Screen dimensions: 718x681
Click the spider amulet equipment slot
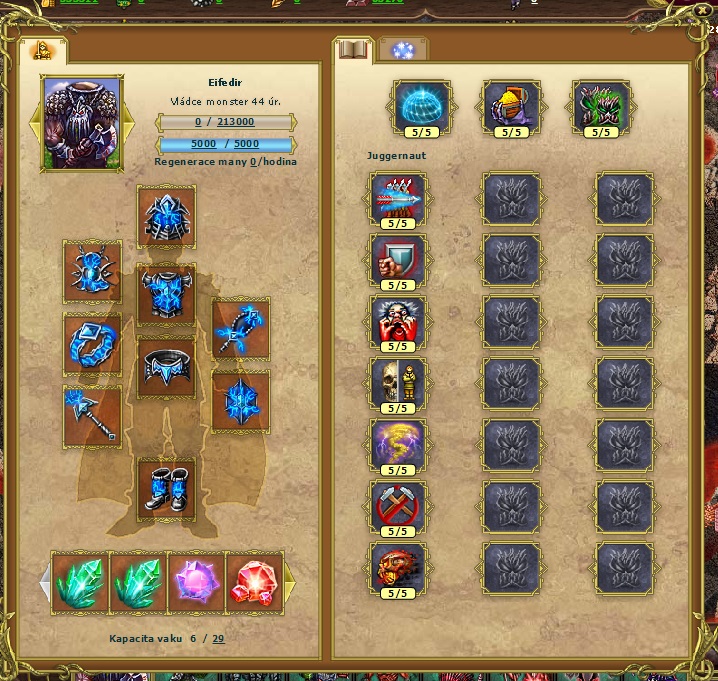pyautogui.click(x=93, y=271)
